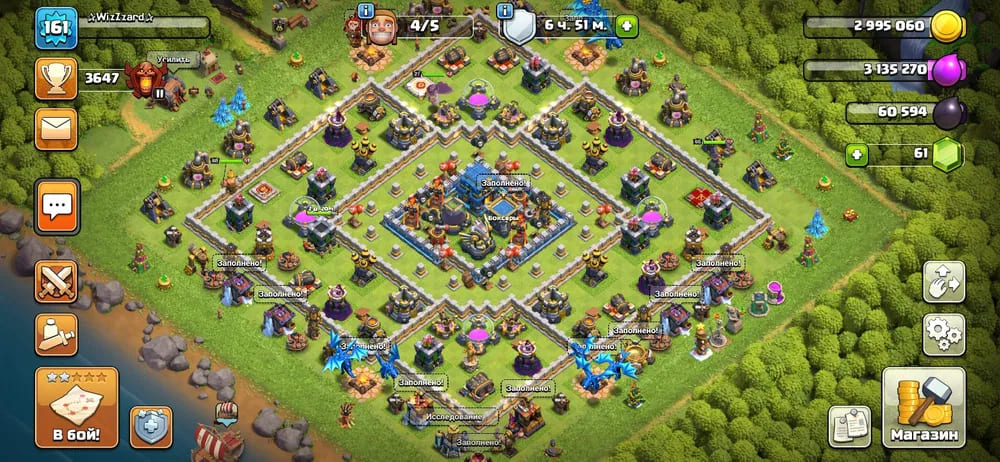The width and height of the screenshot is (1000, 462).
Task: Open the army overview button
Action: coord(56,333)
